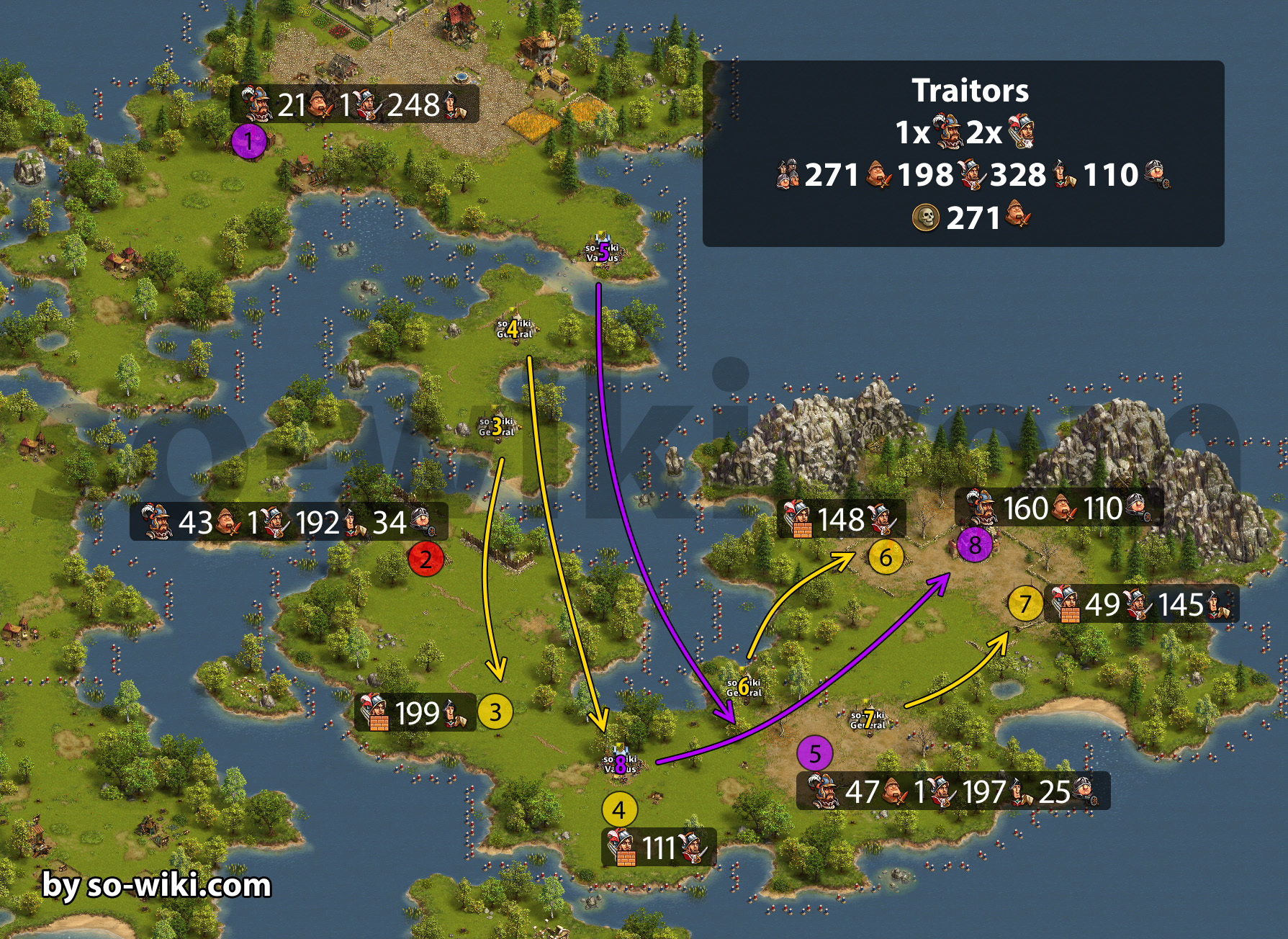The height and width of the screenshot is (939, 1288).
Task: Open the so-wiki.com credit link
Action: [156, 885]
